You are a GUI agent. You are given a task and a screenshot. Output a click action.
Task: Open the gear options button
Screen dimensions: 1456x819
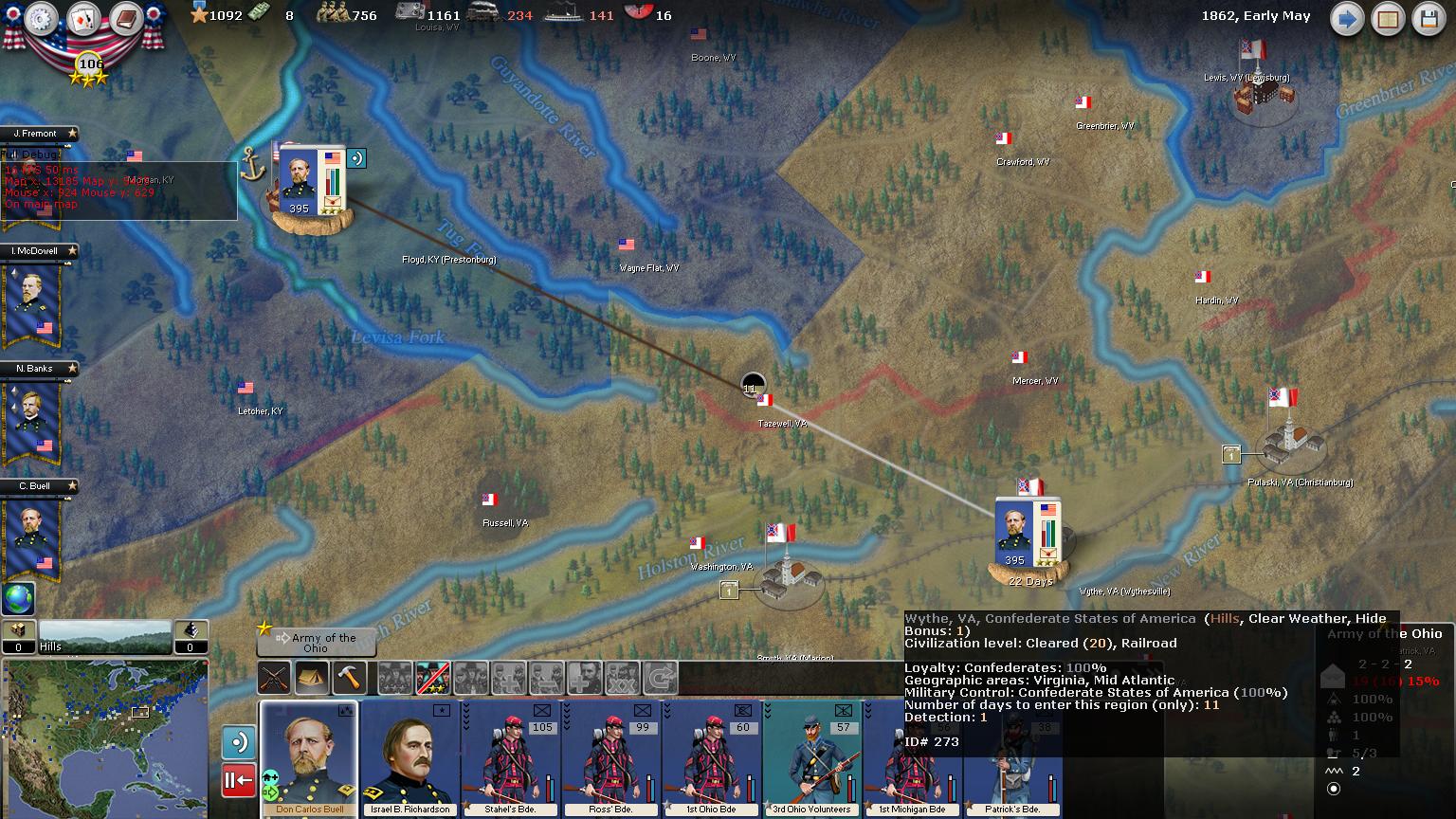pos(42,19)
